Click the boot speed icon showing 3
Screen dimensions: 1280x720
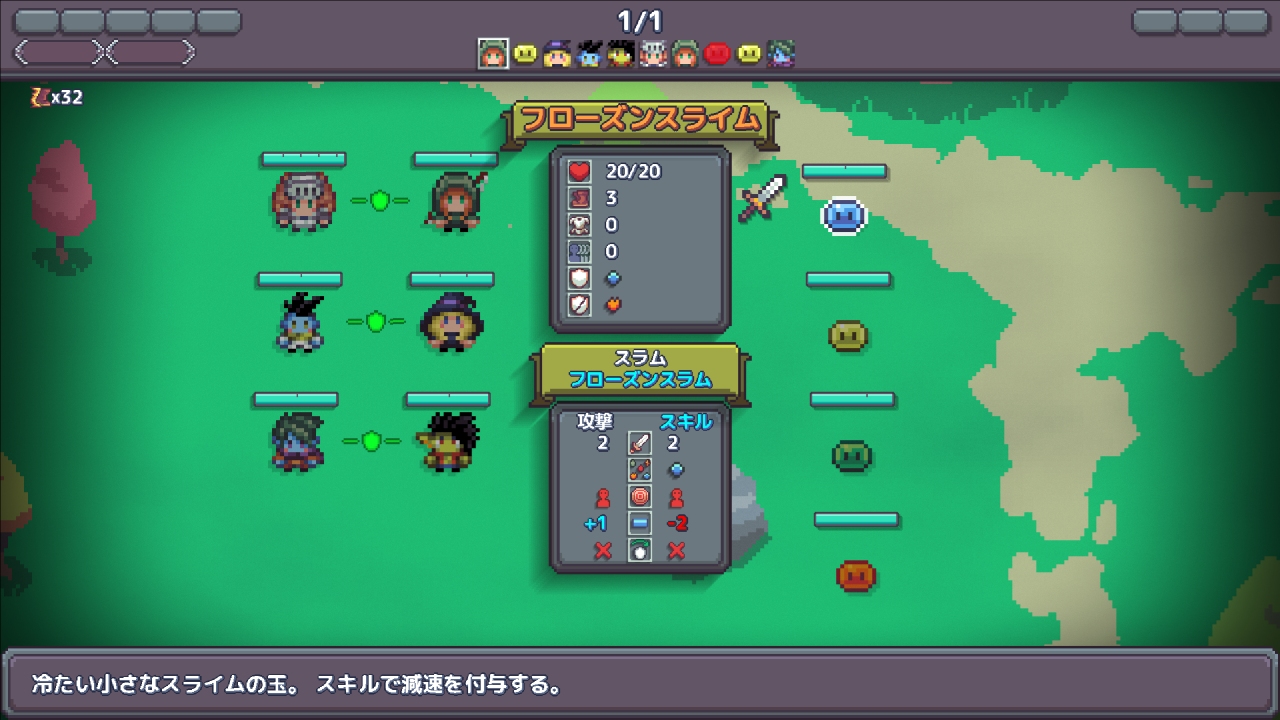580,198
